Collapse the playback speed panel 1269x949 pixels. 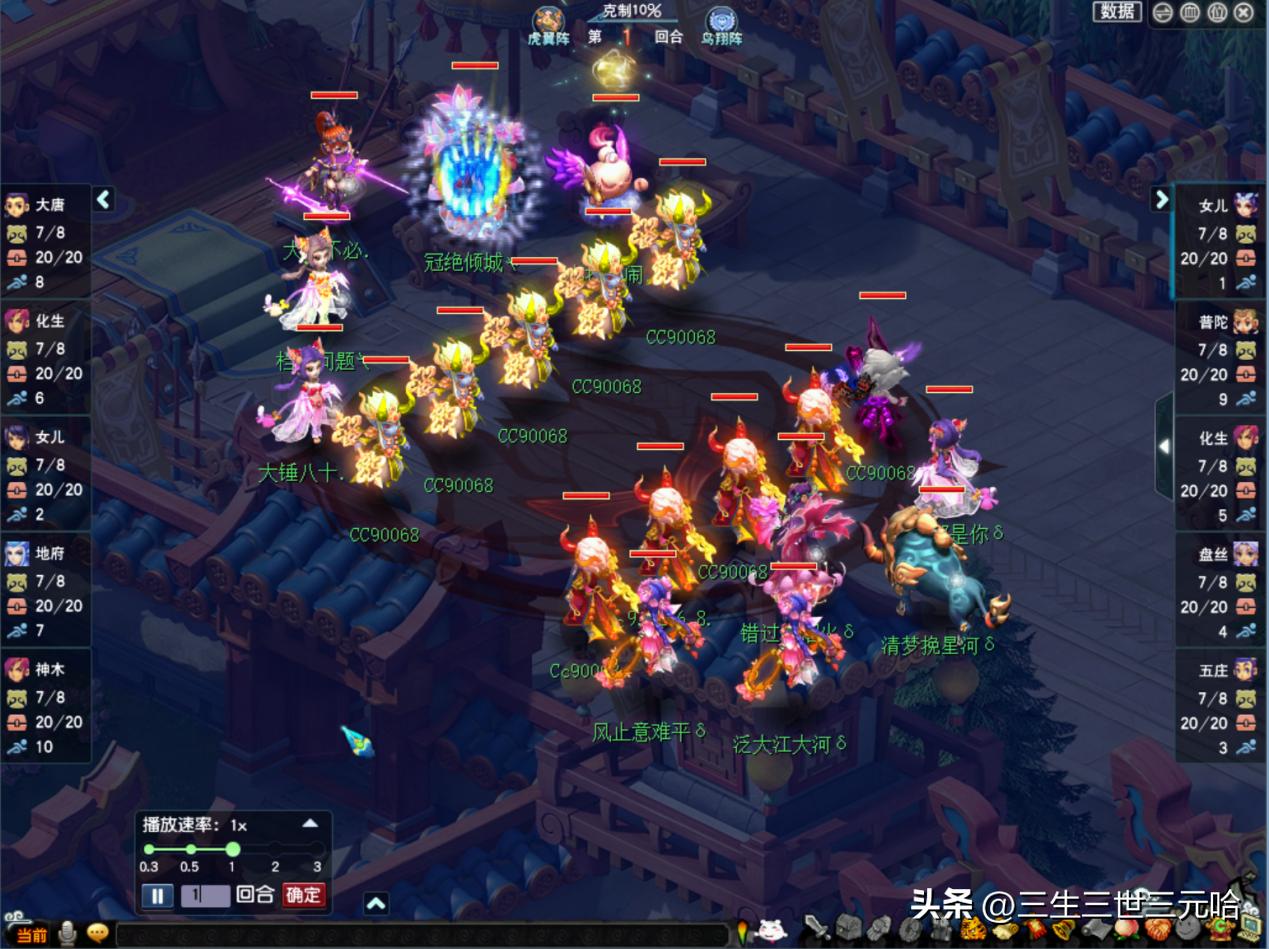310,824
